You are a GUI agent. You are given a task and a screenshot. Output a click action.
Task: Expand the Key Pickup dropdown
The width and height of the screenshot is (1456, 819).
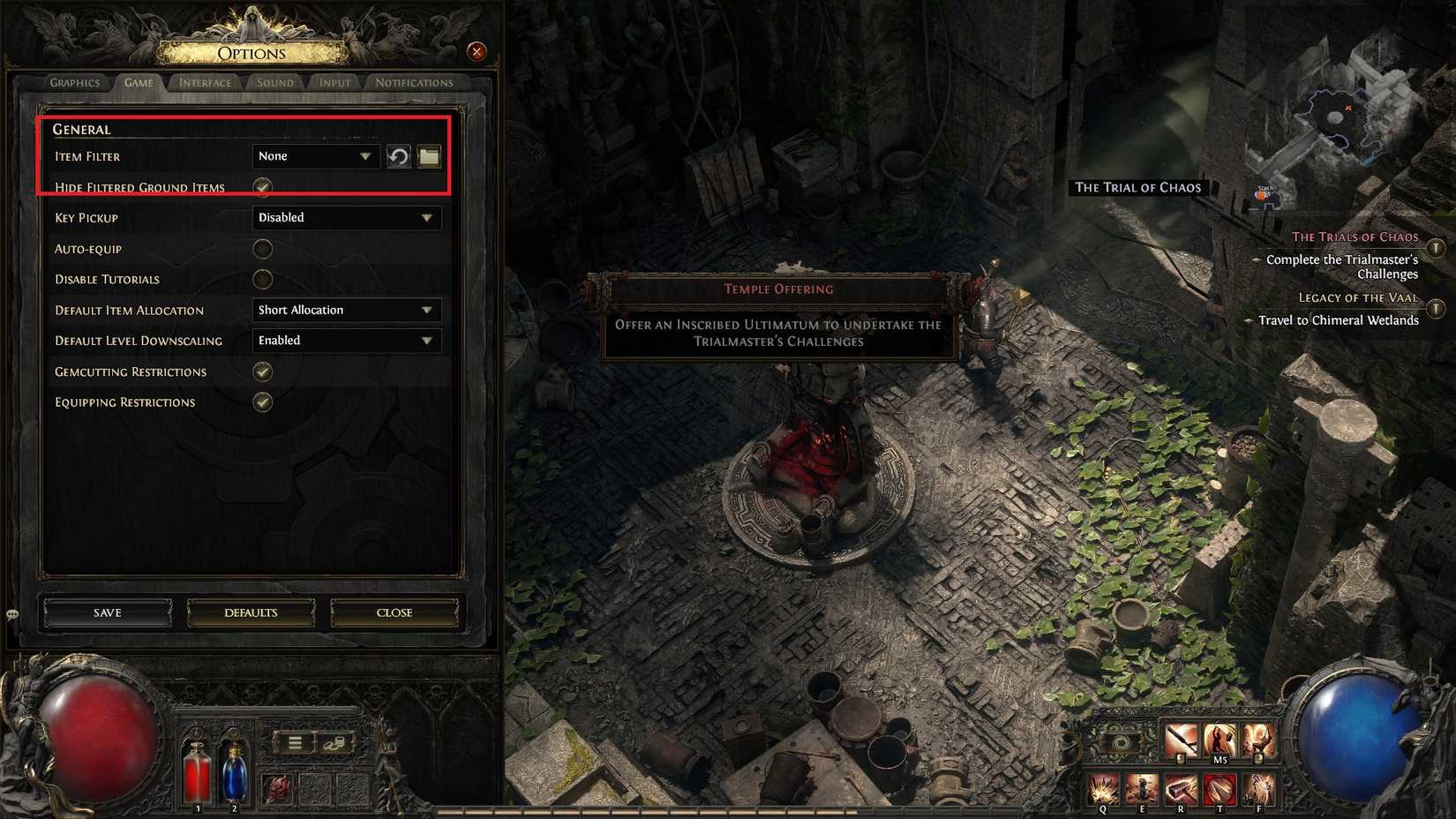click(x=346, y=217)
